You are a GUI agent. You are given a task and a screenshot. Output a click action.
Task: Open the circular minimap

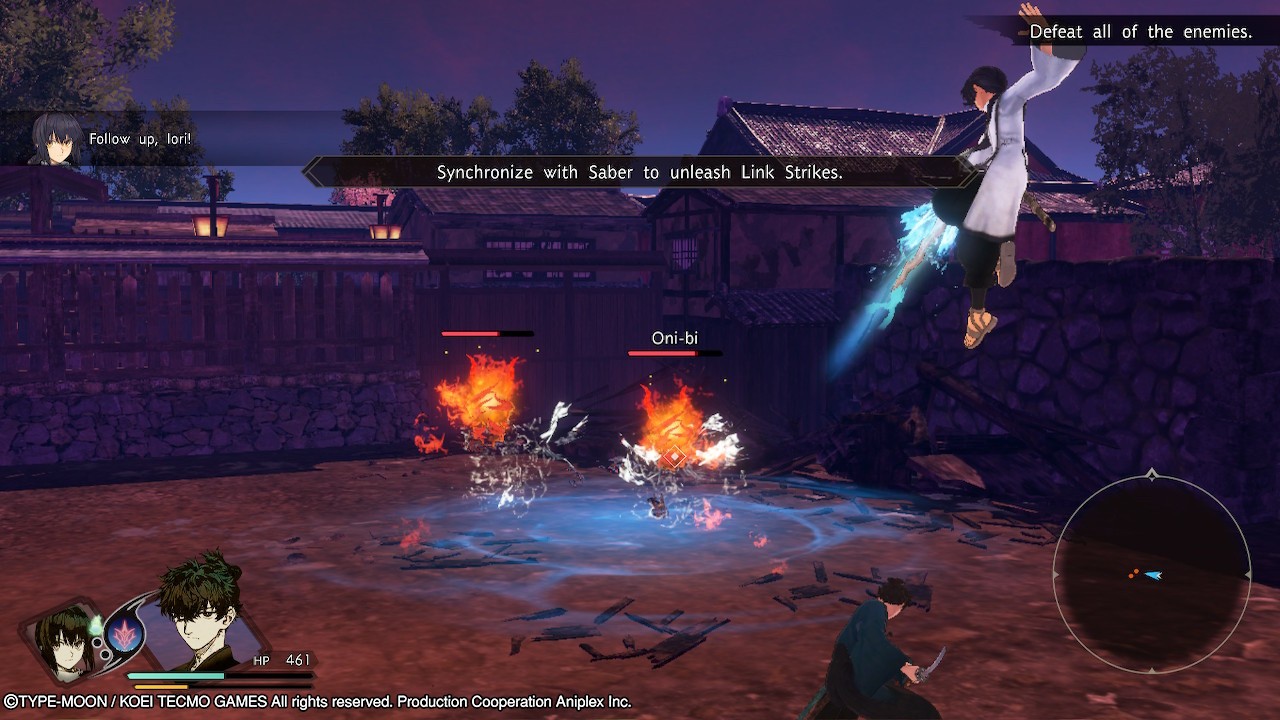point(1152,574)
